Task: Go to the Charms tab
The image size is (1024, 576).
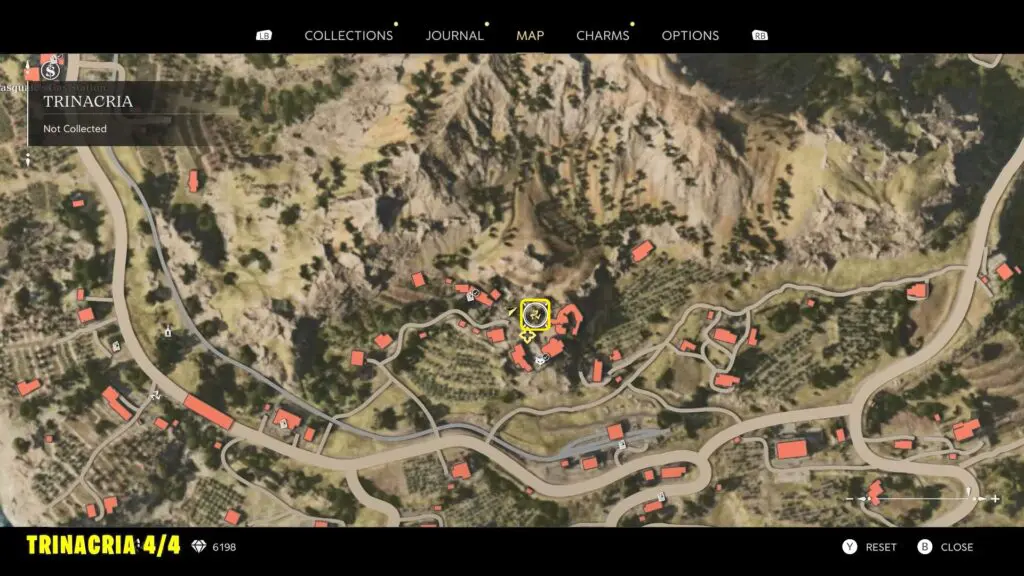Action: [602, 35]
